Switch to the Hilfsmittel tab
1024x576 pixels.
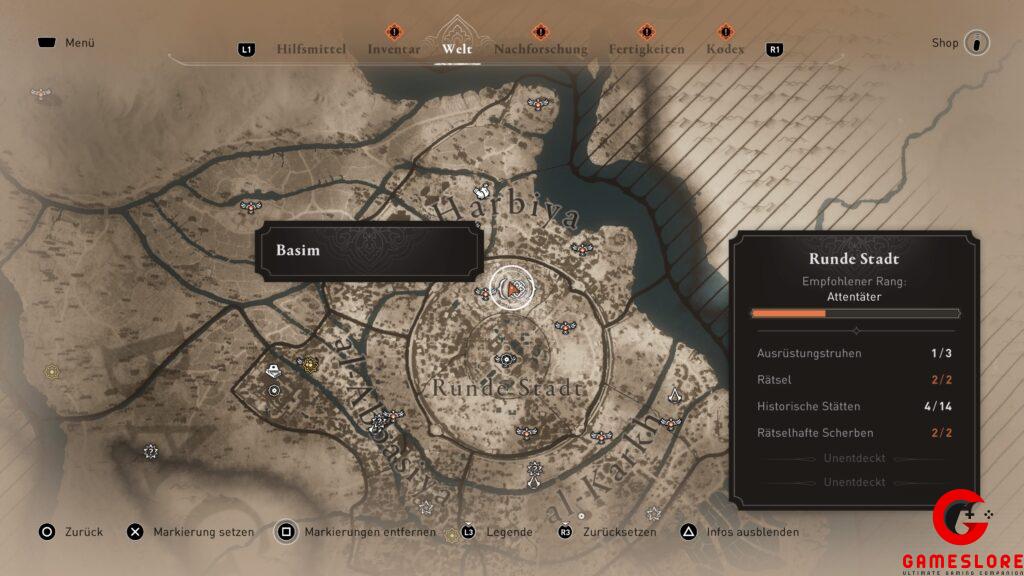pos(311,49)
